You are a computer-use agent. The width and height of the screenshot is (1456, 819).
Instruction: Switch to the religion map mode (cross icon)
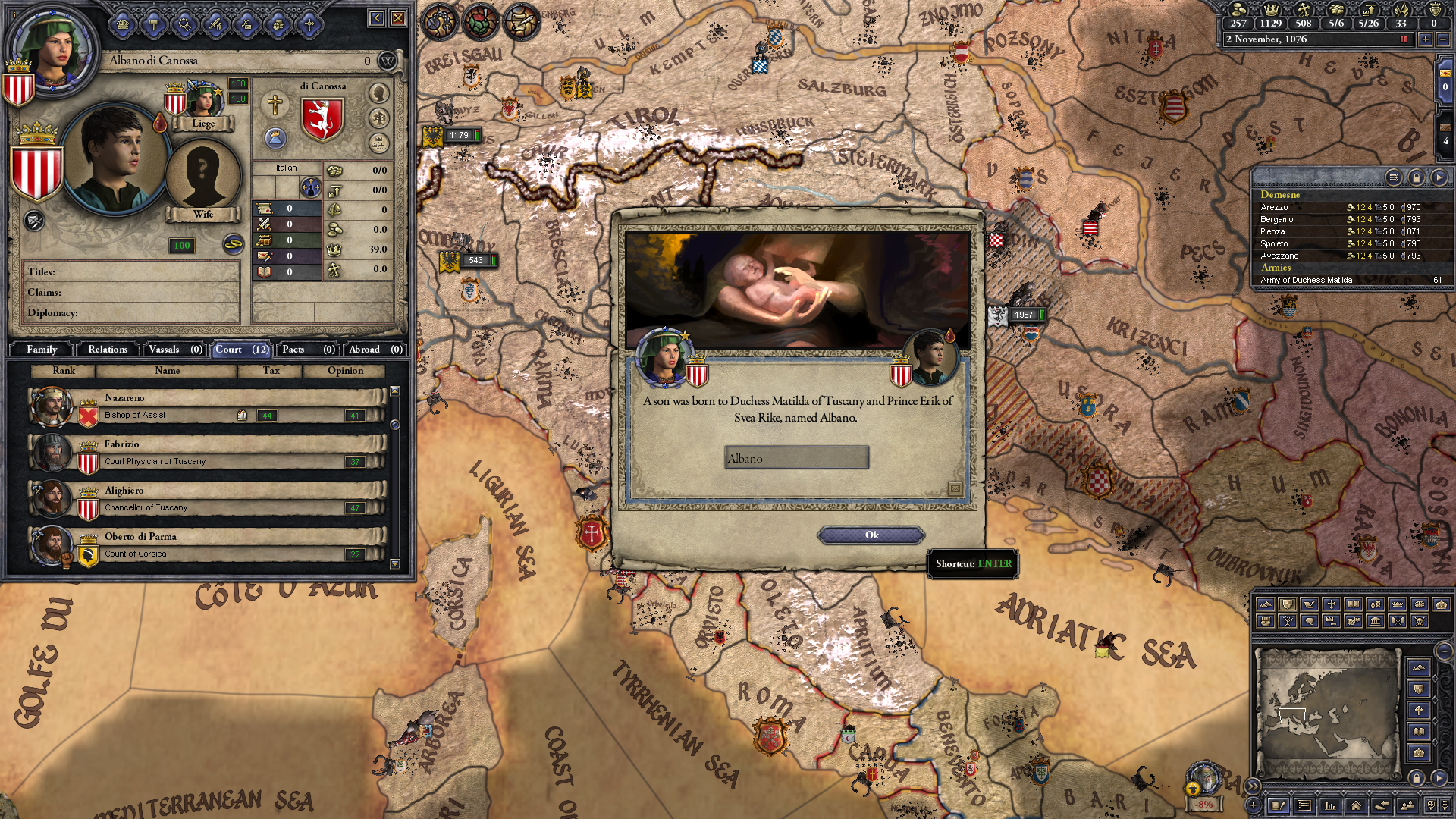1330,605
